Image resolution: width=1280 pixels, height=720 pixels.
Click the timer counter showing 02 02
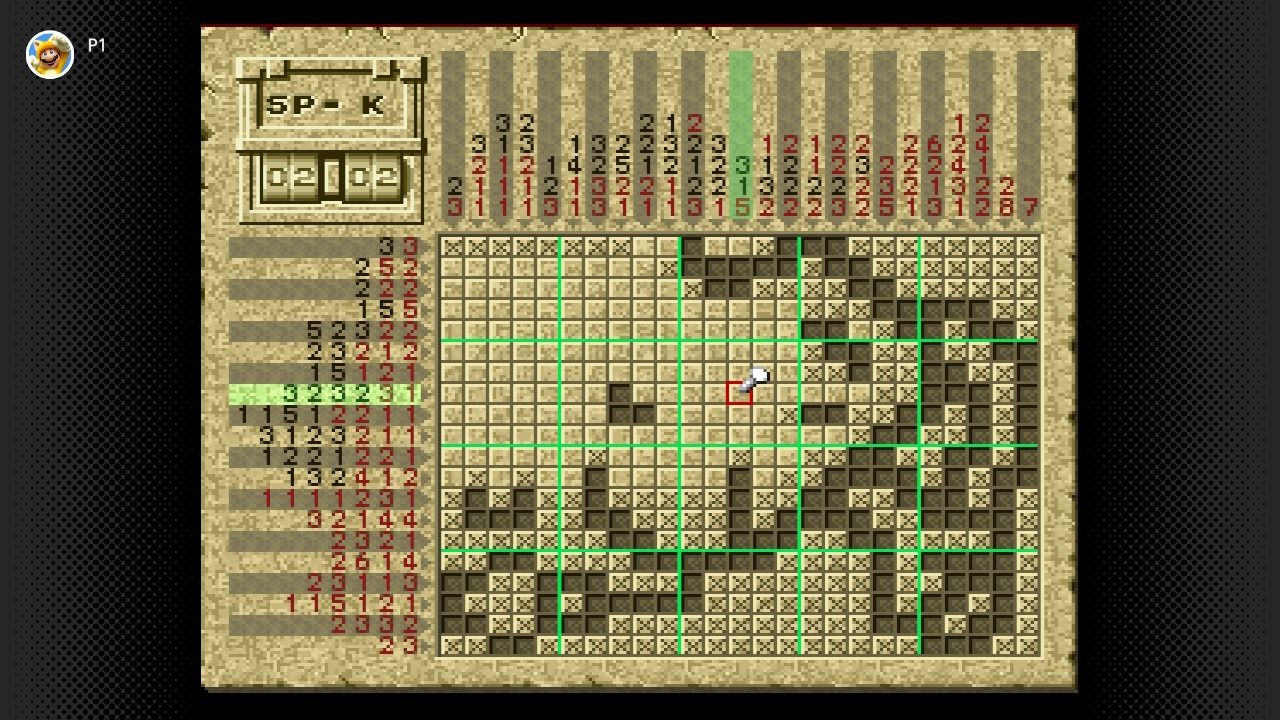click(x=330, y=176)
